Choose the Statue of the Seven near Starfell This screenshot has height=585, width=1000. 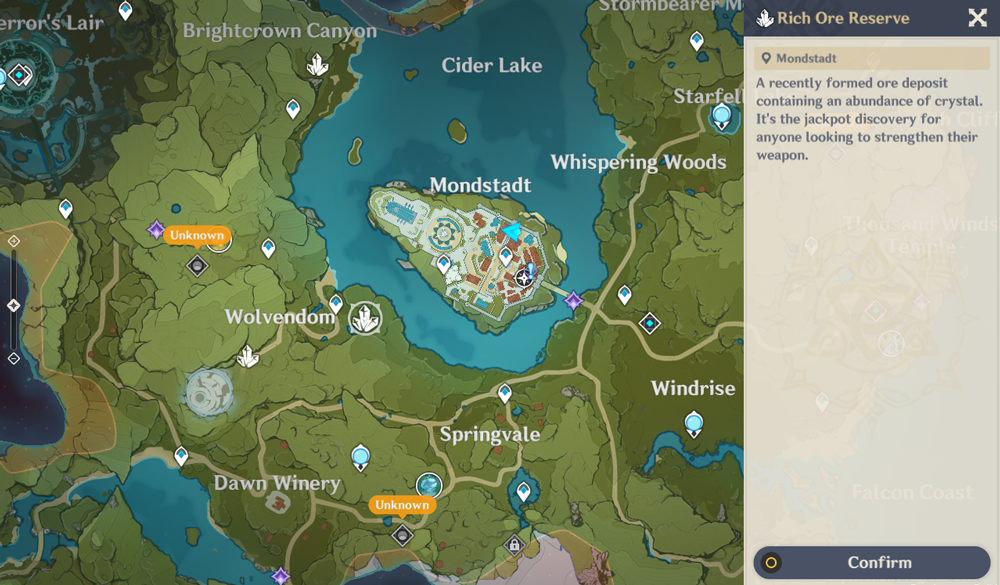point(721,117)
